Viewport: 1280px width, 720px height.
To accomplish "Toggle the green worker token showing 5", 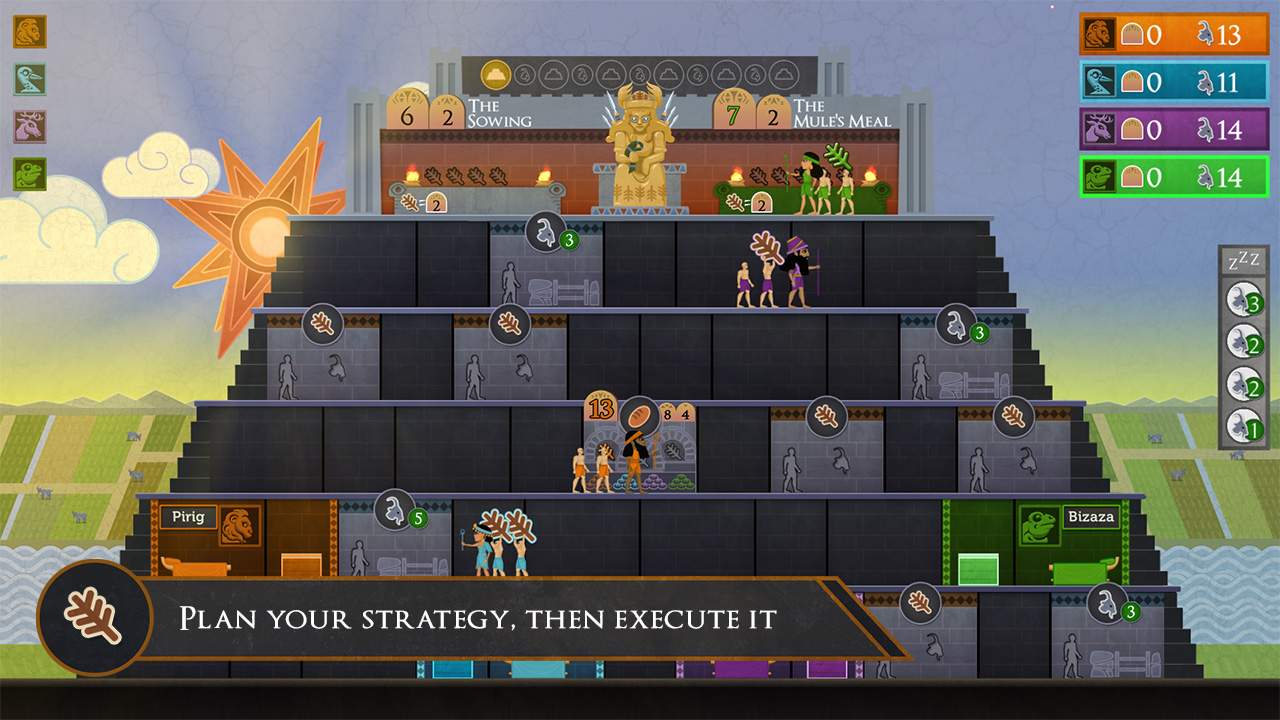I will coord(393,512).
